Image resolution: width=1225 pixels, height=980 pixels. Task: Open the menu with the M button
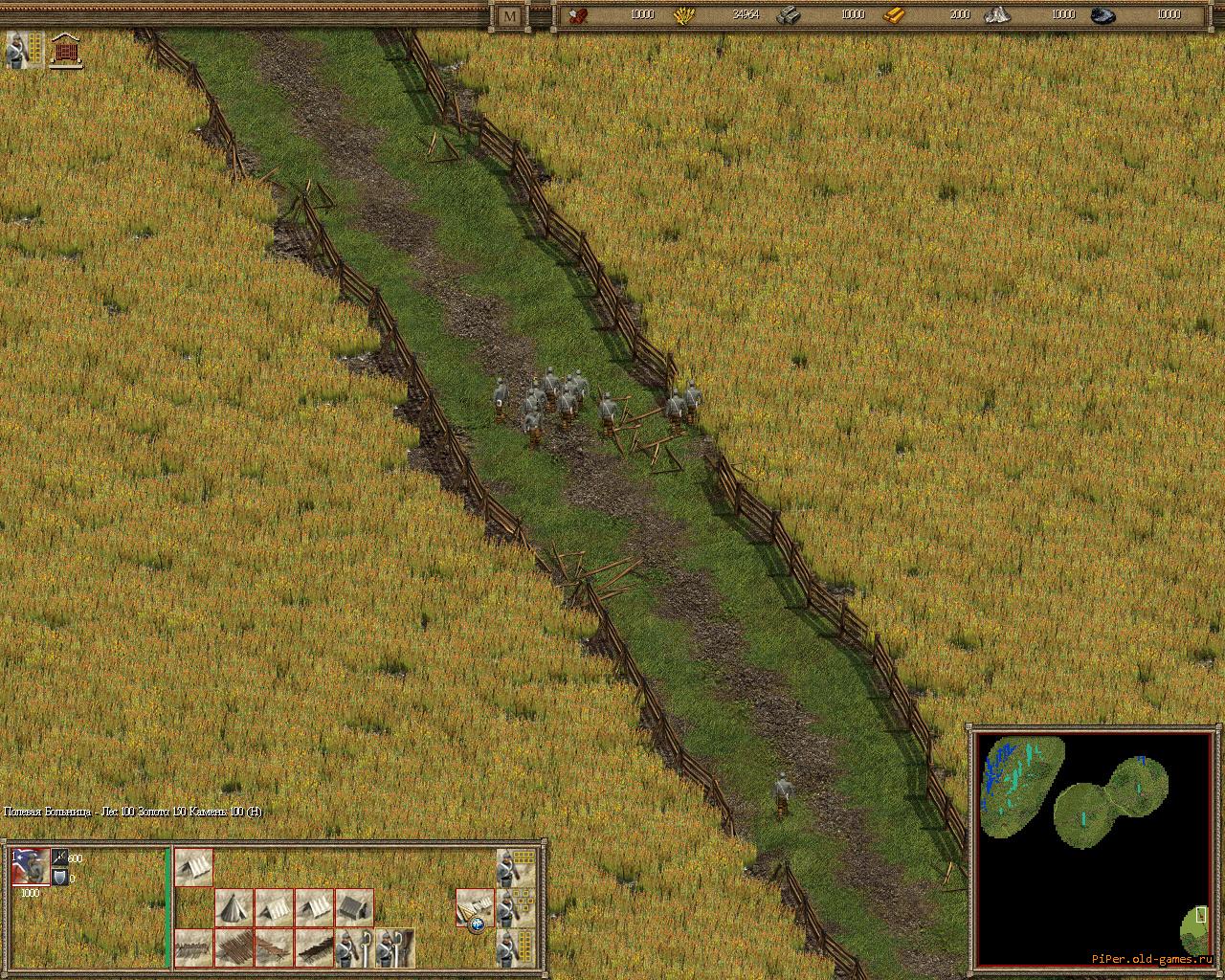pyautogui.click(x=509, y=15)
